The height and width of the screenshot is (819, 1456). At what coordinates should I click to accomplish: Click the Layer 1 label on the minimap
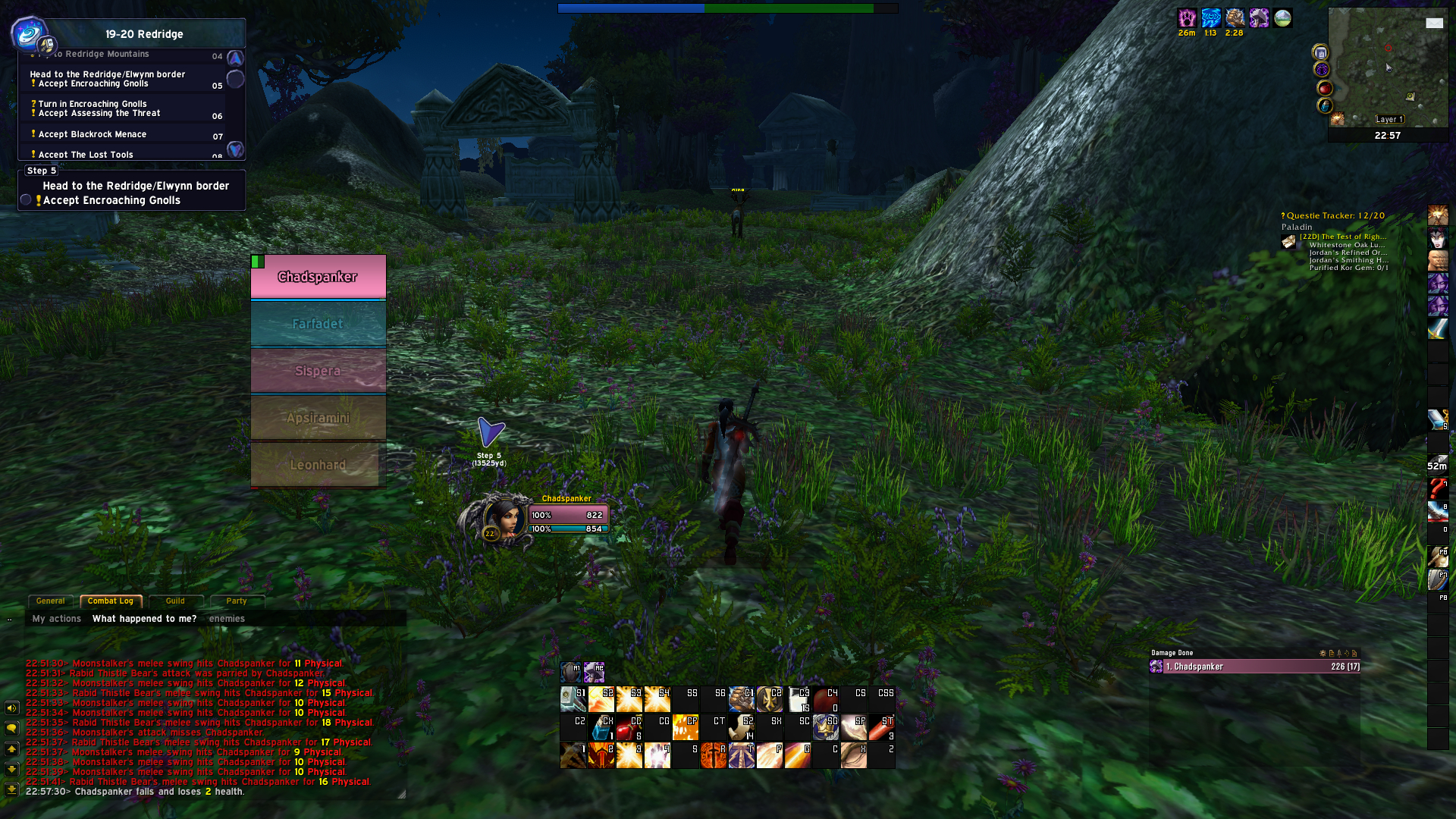1390,119
